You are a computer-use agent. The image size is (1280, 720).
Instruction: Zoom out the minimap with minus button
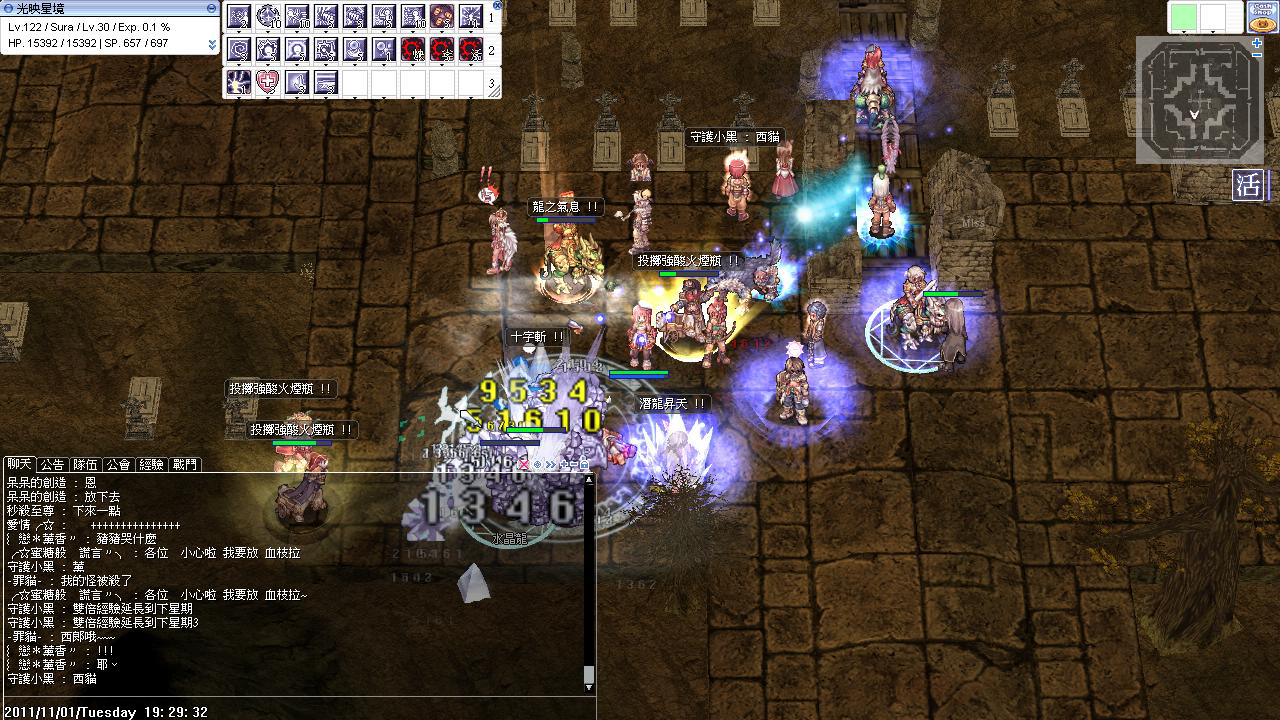[1257, 55]
